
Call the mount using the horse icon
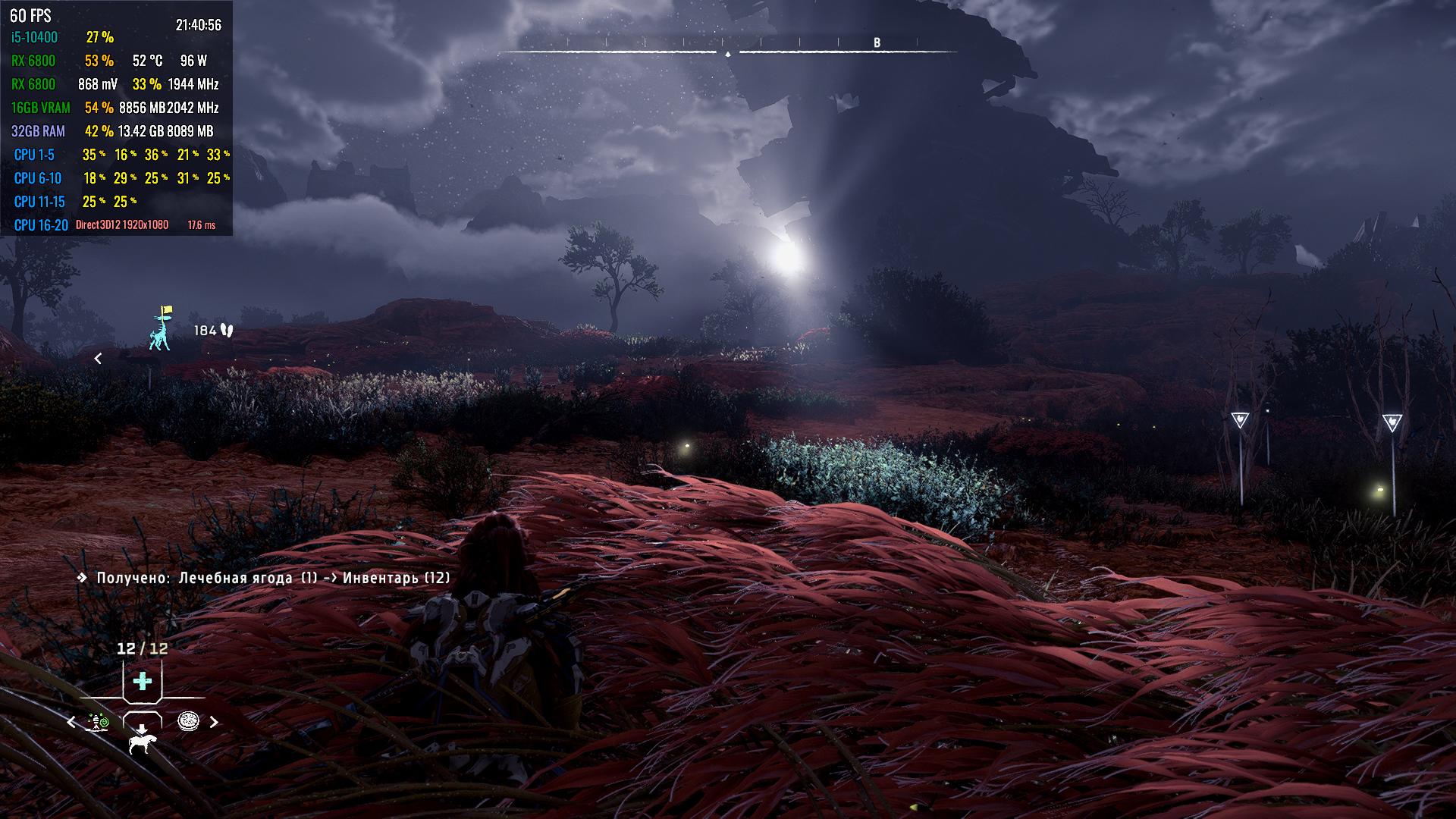click(x=142, y=739)
